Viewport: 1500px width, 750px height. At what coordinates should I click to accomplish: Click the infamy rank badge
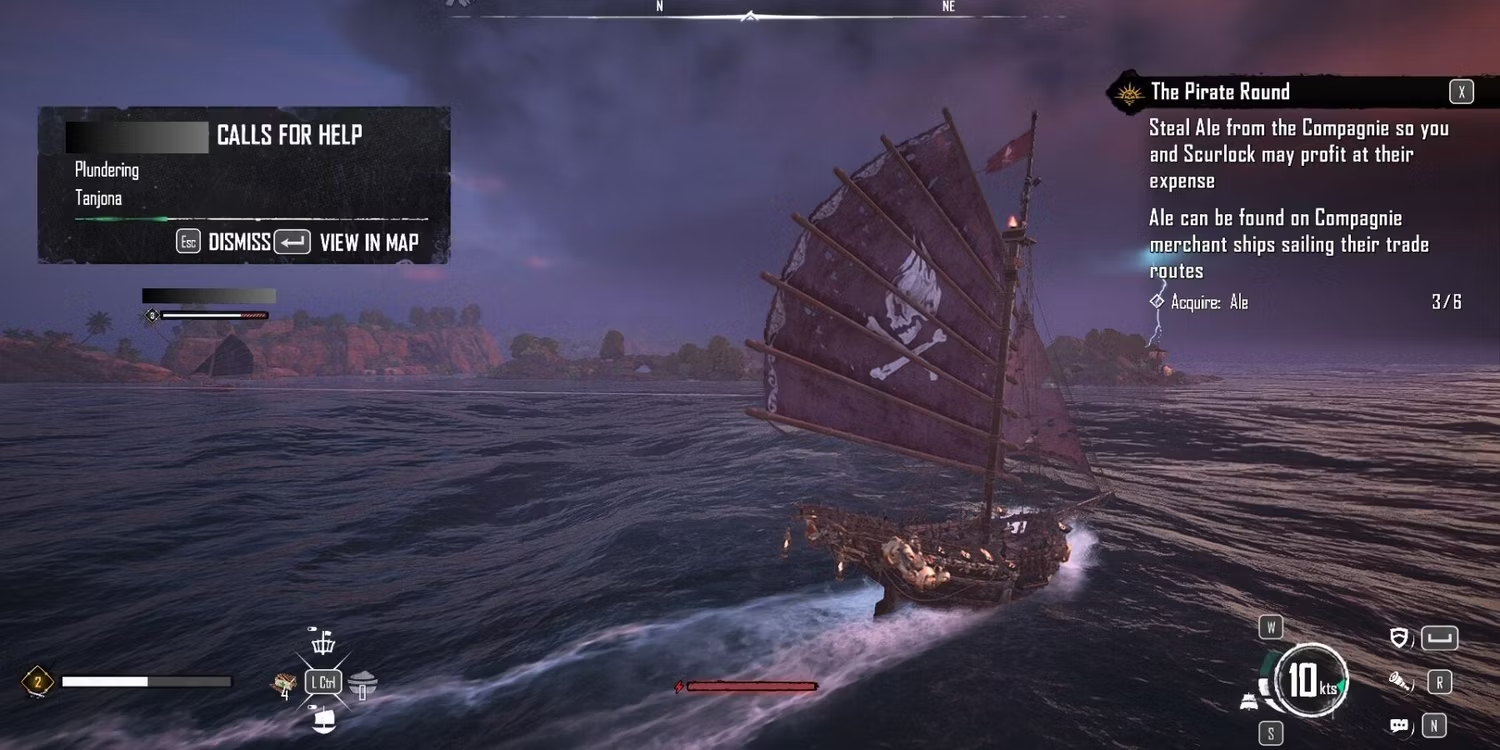click(38, 682)
